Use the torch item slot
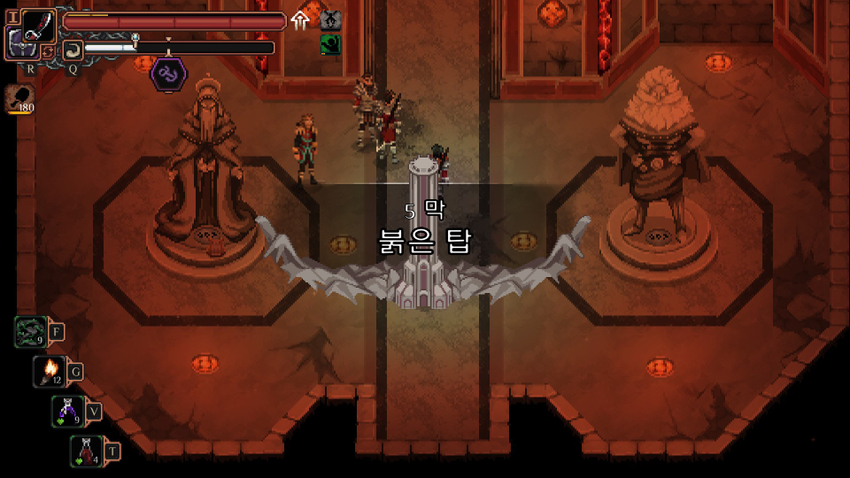850x478 pixels. (x=49, y=371)
